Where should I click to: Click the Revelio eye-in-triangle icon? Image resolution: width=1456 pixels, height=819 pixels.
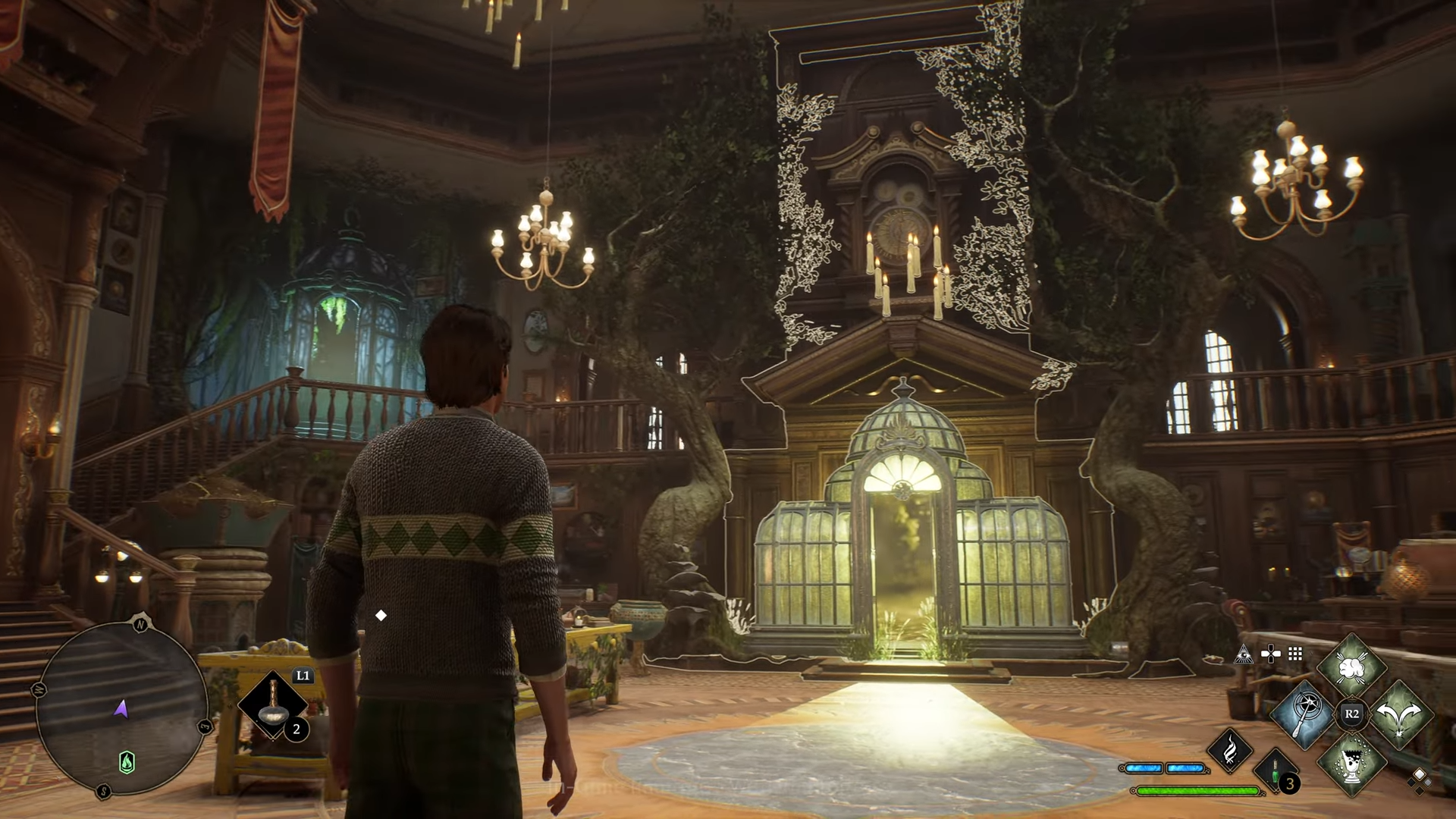[x=1243, y=654]
